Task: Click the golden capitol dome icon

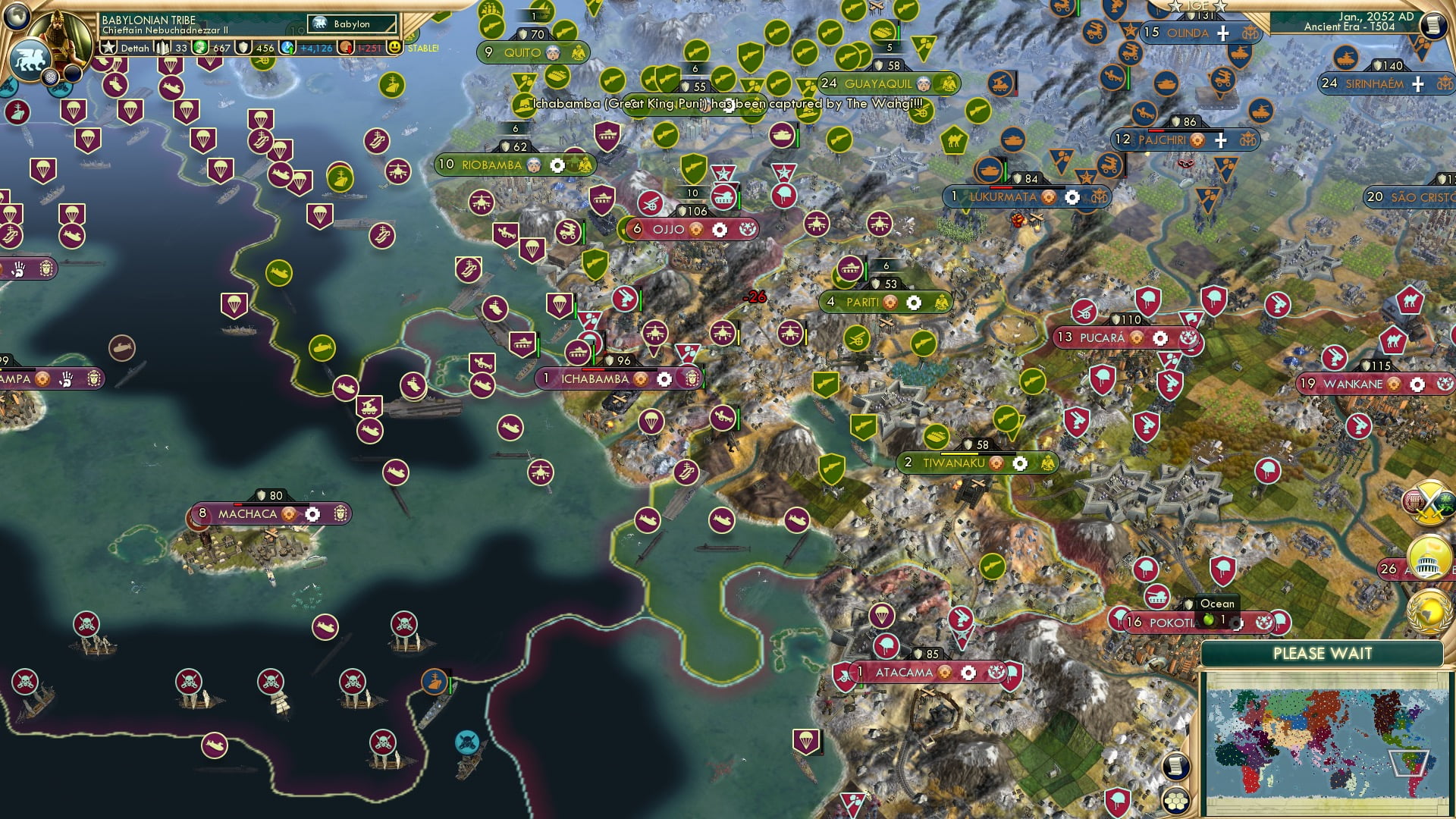Action: [x=1429, y=555]
